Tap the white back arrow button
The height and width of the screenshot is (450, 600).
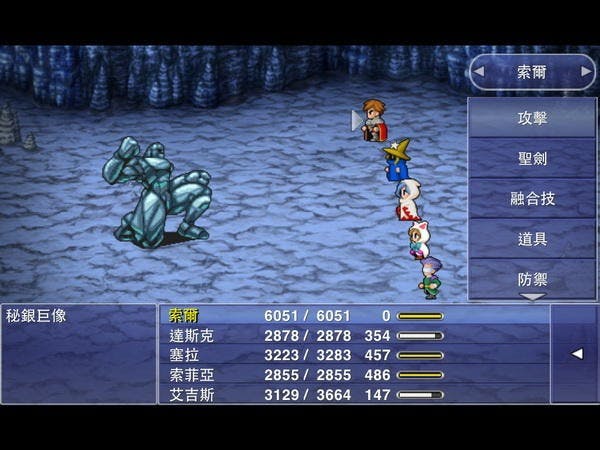point(576,354)
